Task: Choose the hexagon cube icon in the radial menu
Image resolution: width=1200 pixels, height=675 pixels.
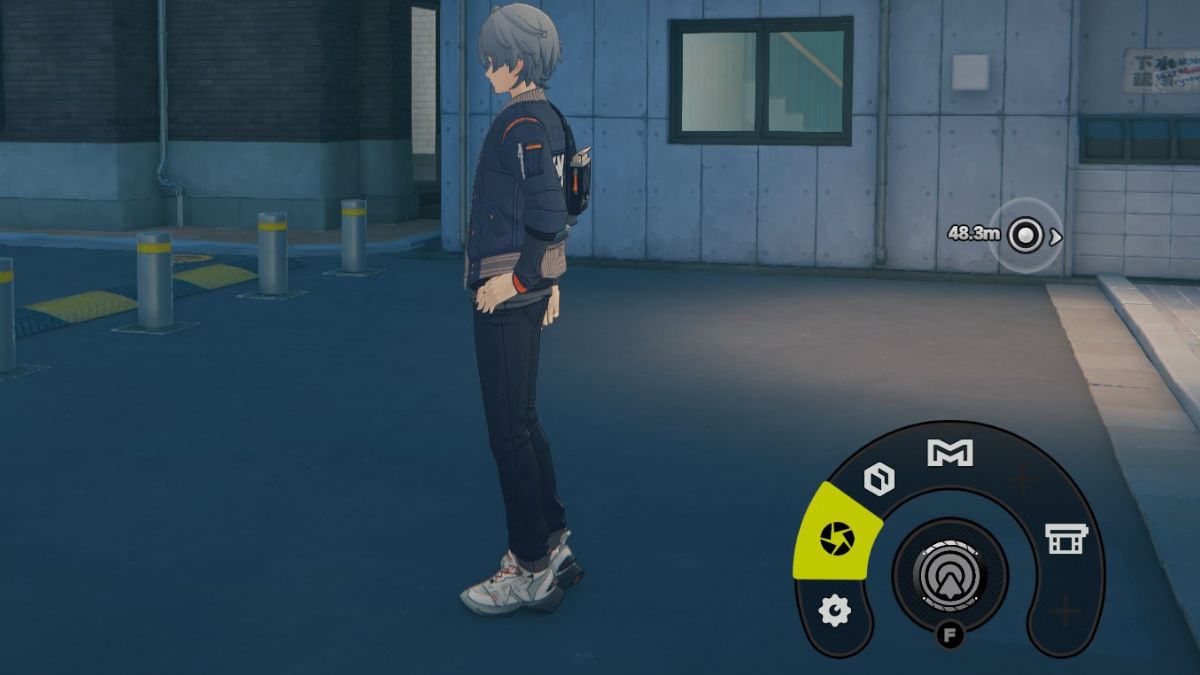Action: coord(879,480)
